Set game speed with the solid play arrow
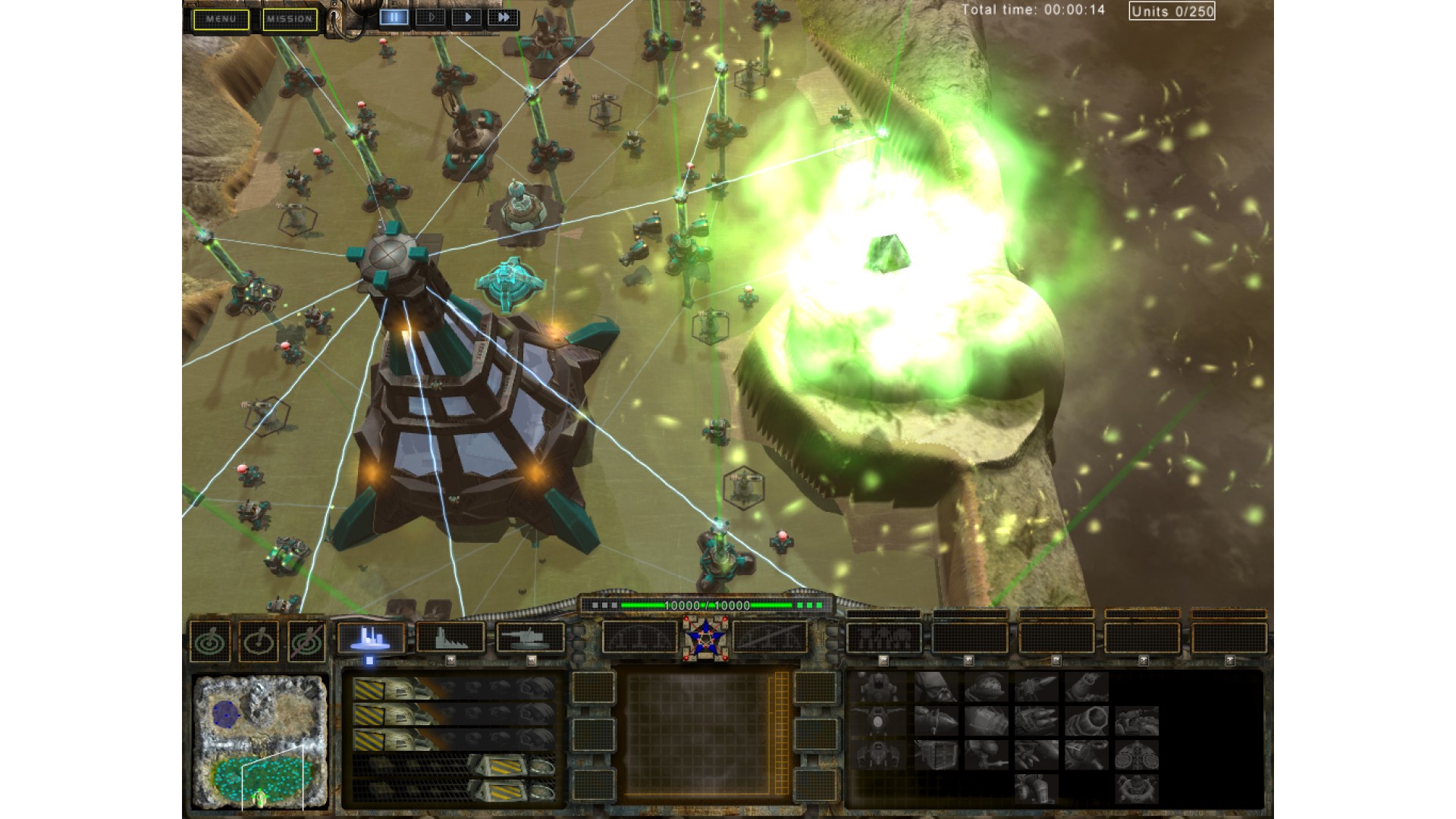The height and width of the screenshot is (819, 1456). point(467,17)
